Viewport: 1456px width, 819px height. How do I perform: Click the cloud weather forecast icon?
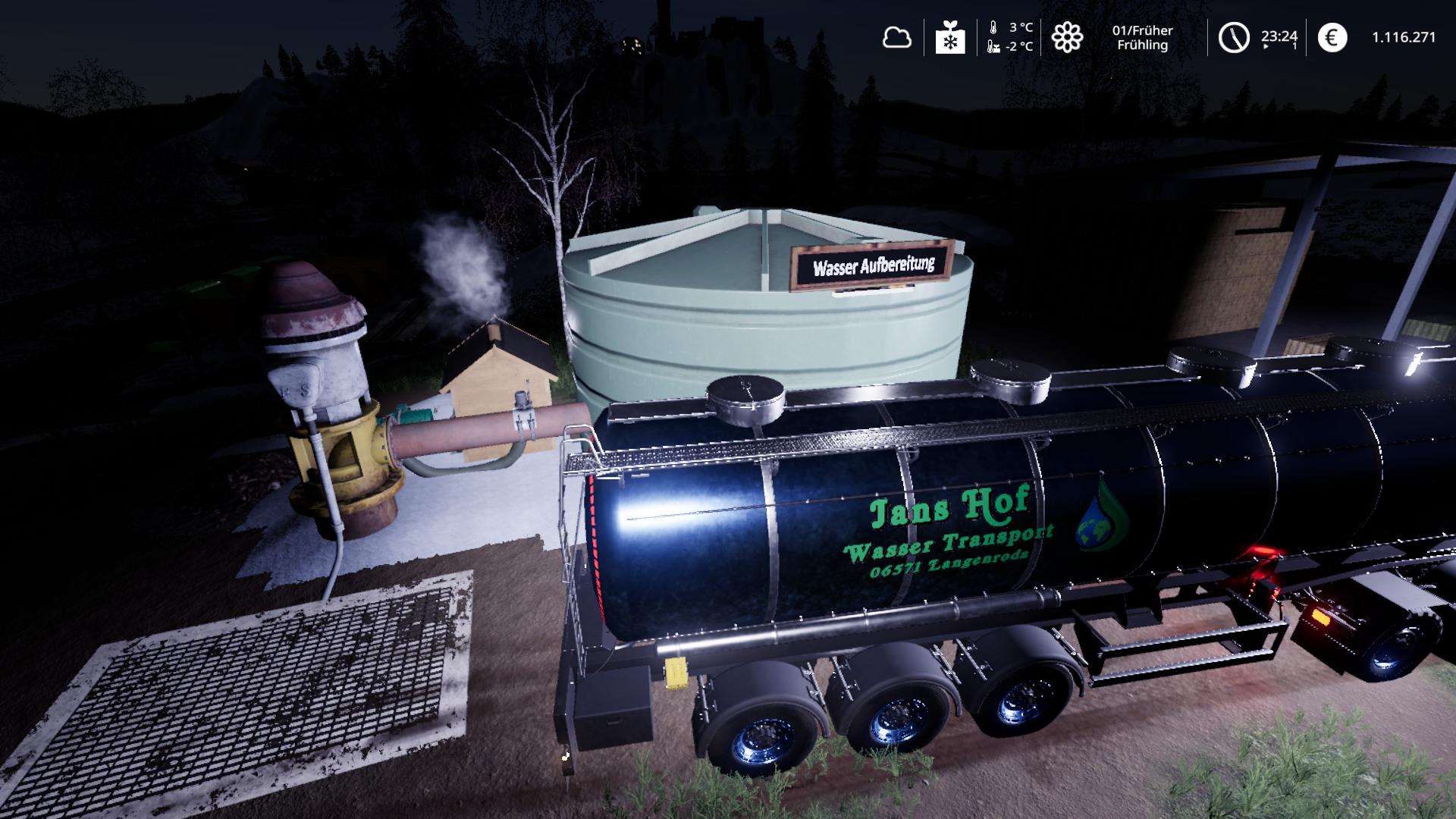coord(896,37)
